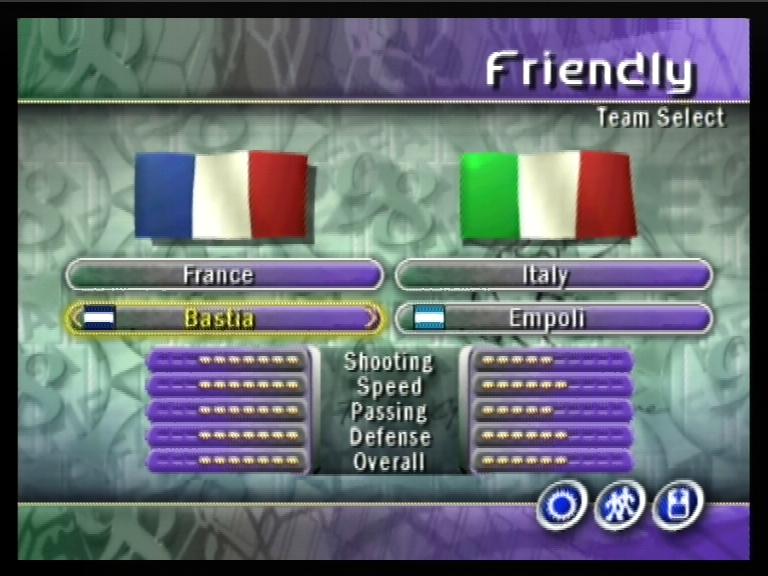Open the players figures icon
The width and height of the screenshot is (768, 576).
[x=620, y=505]
